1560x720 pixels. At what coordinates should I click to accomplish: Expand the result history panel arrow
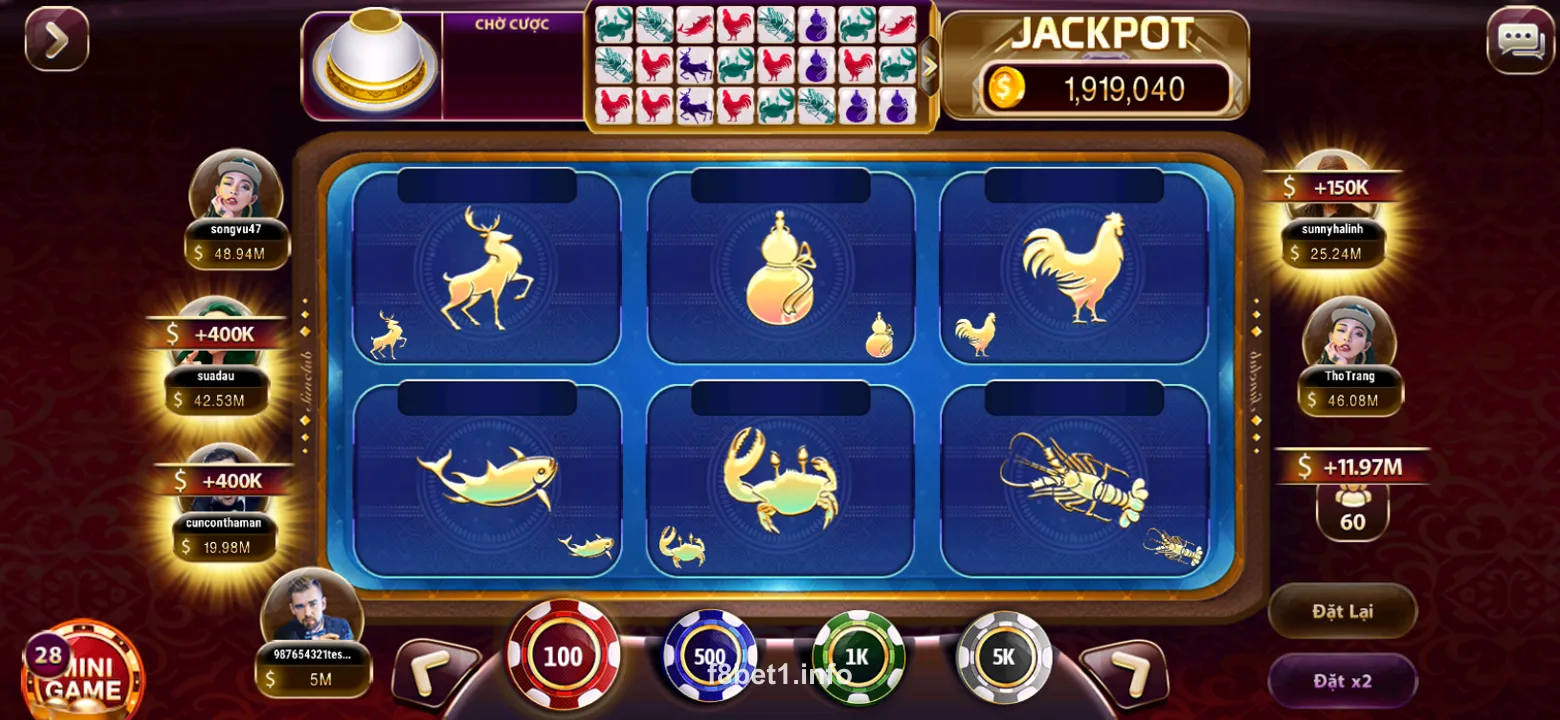tap(929, 66)
